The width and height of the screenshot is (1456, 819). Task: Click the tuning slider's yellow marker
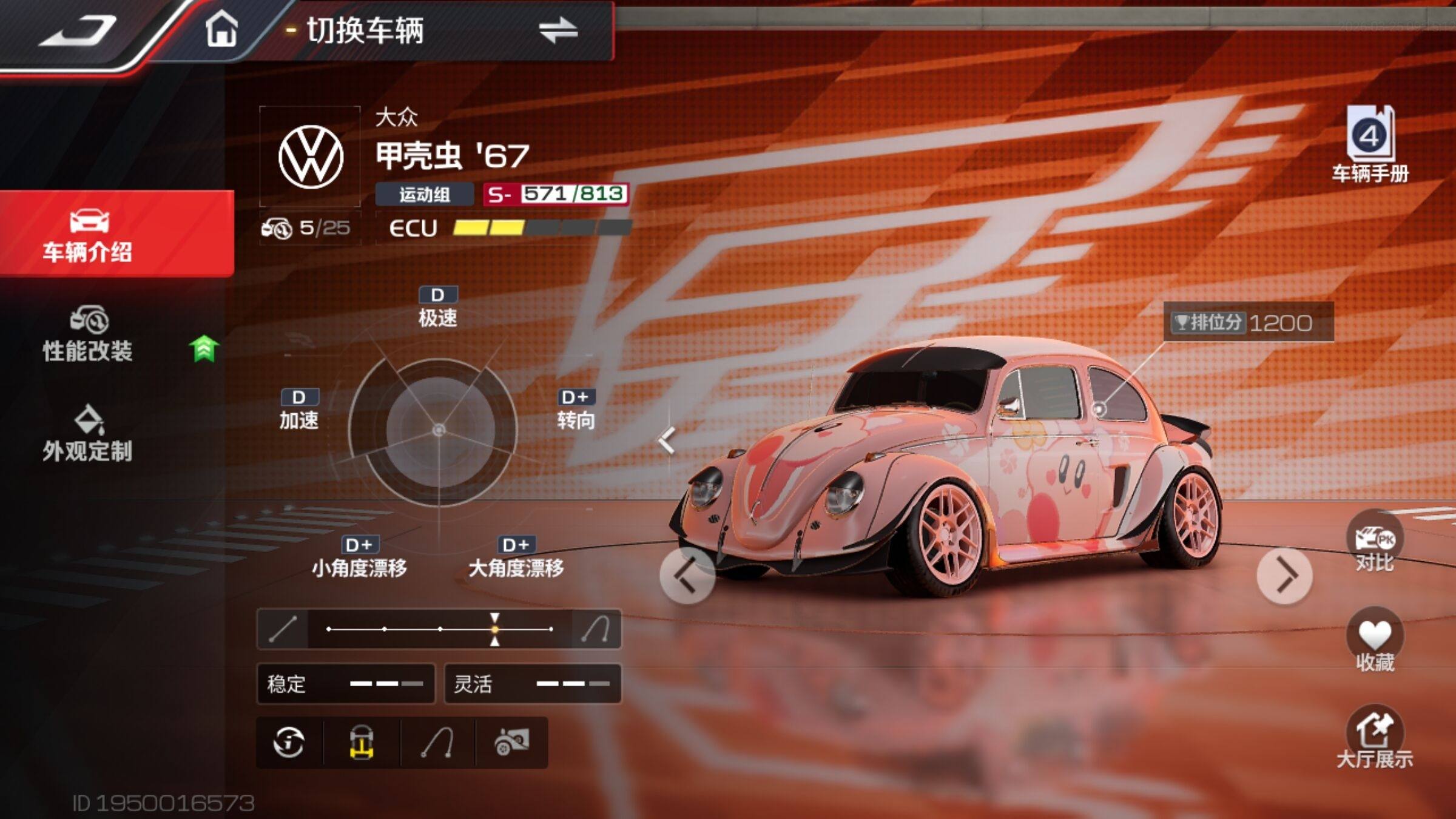(x=495, y=629)
